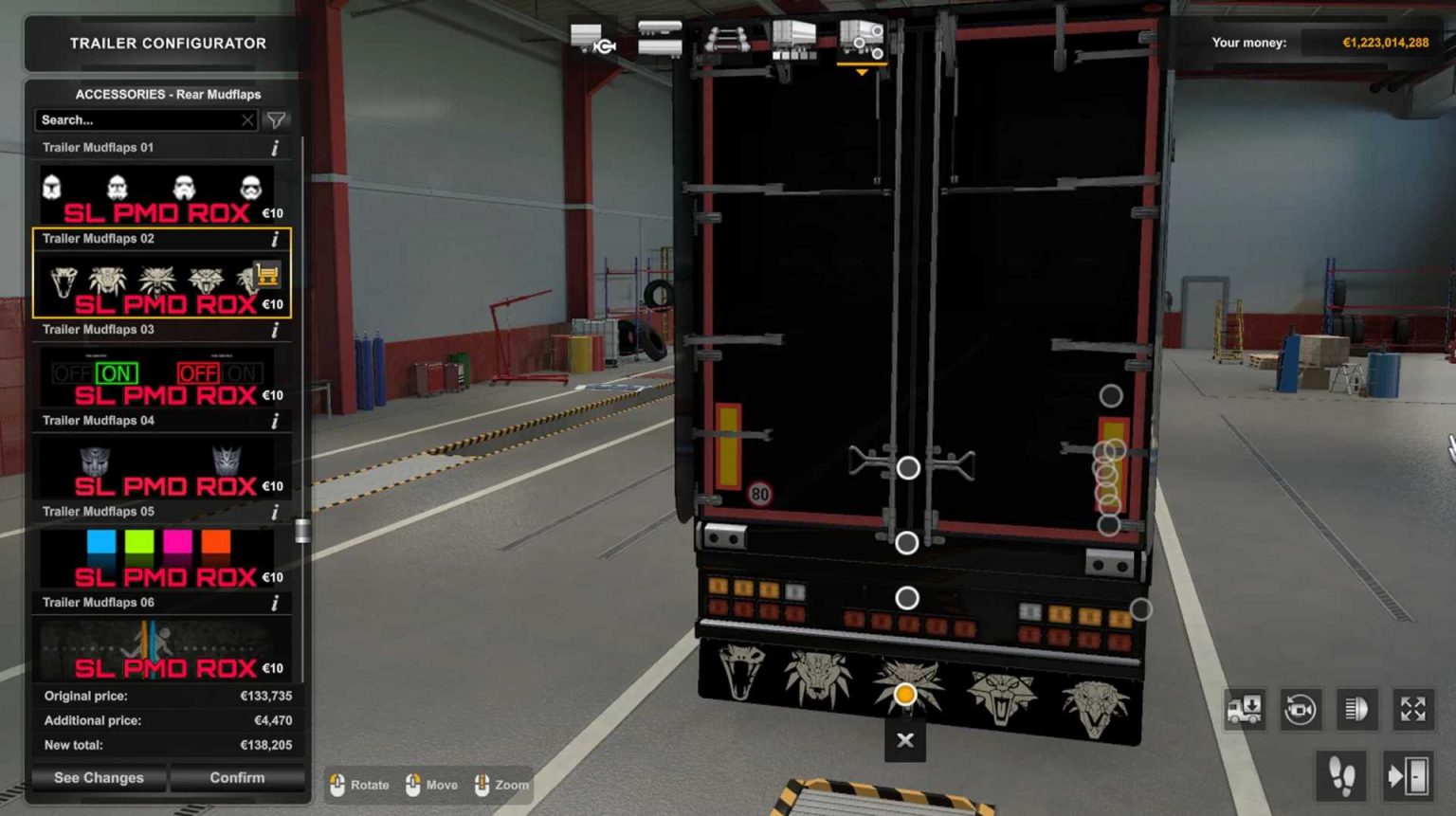
Task: Select the active yellow mudflap slot marker
Action: pyautogui.click(x=907, y=694)
